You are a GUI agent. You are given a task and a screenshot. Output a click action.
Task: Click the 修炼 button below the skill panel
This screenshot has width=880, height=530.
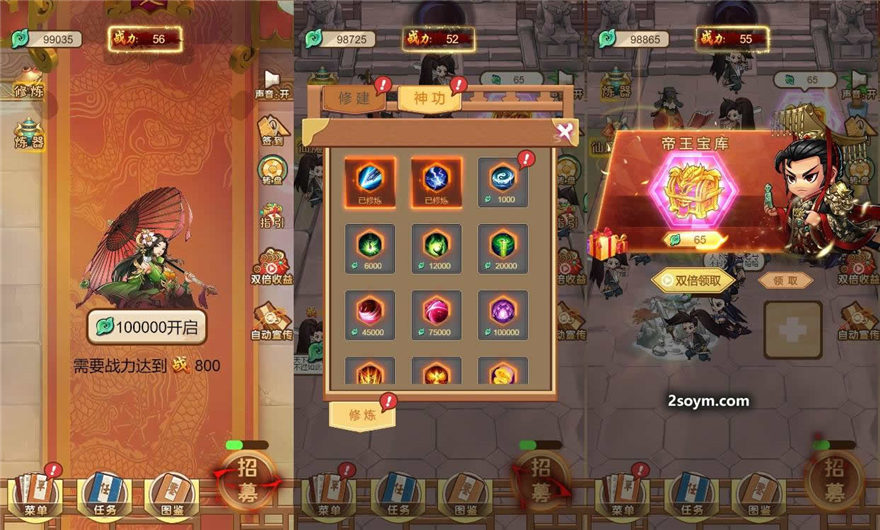coord(361,415)
